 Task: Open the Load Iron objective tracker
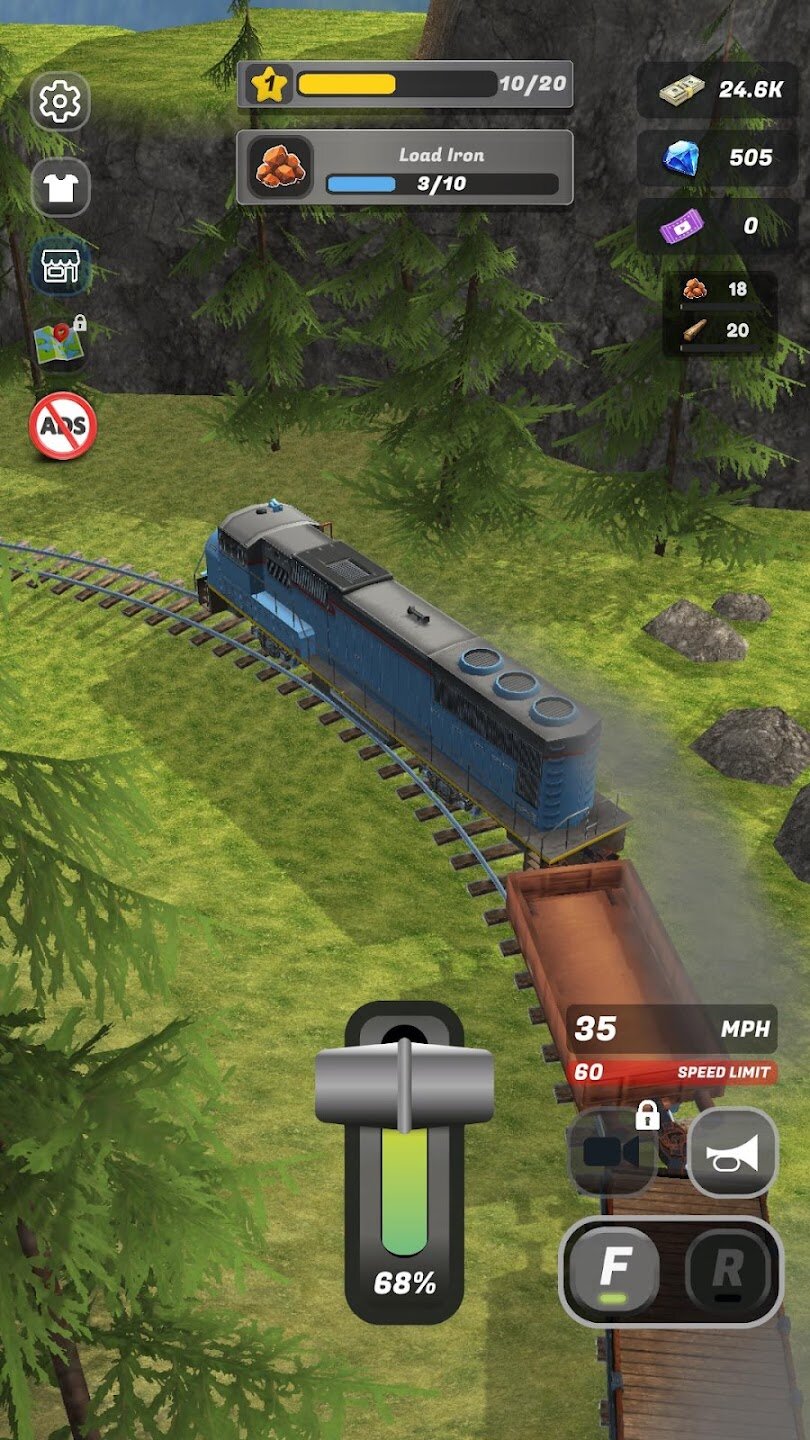(x=405, y=168)
